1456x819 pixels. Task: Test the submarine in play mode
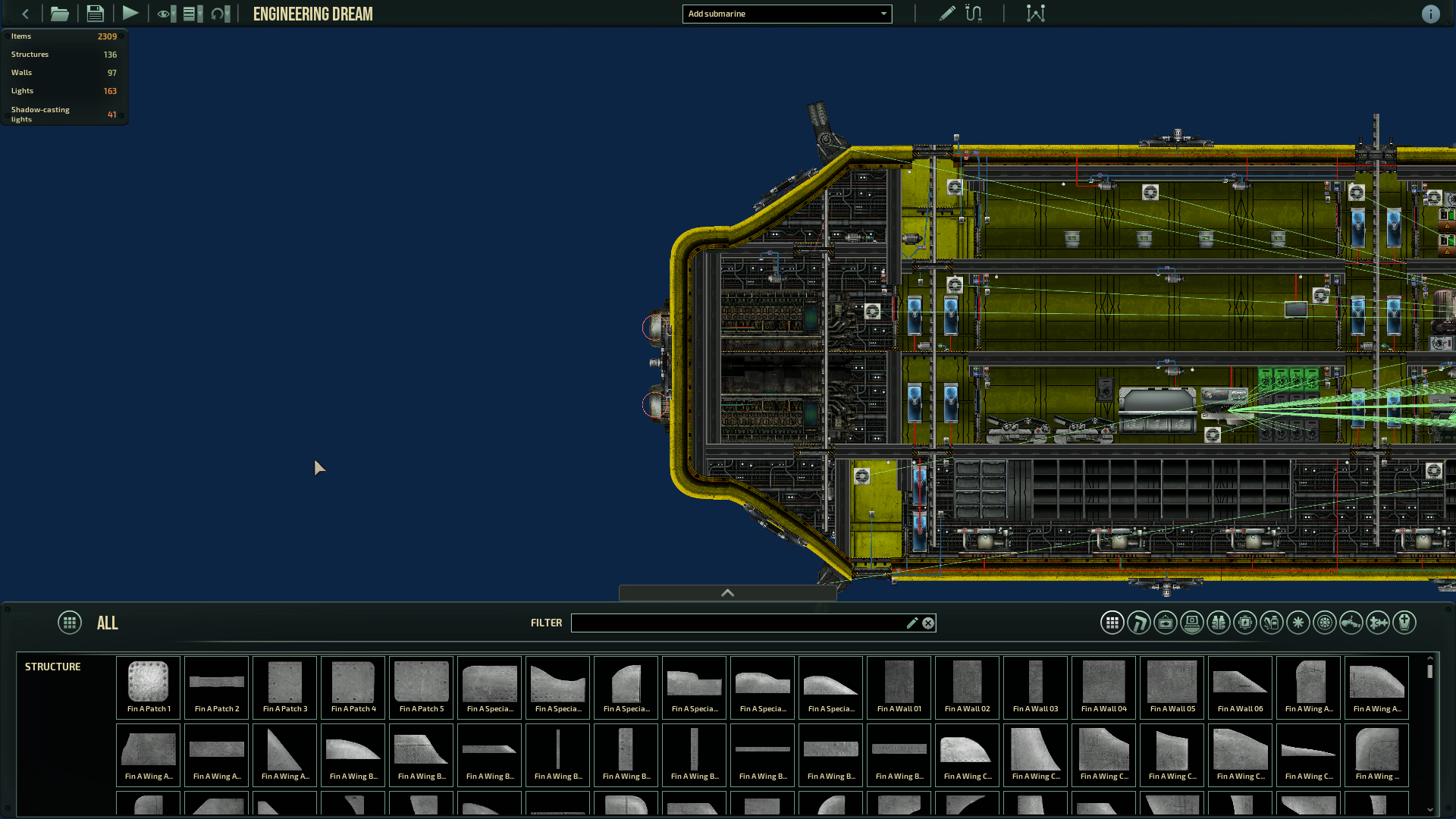point(130,14)
